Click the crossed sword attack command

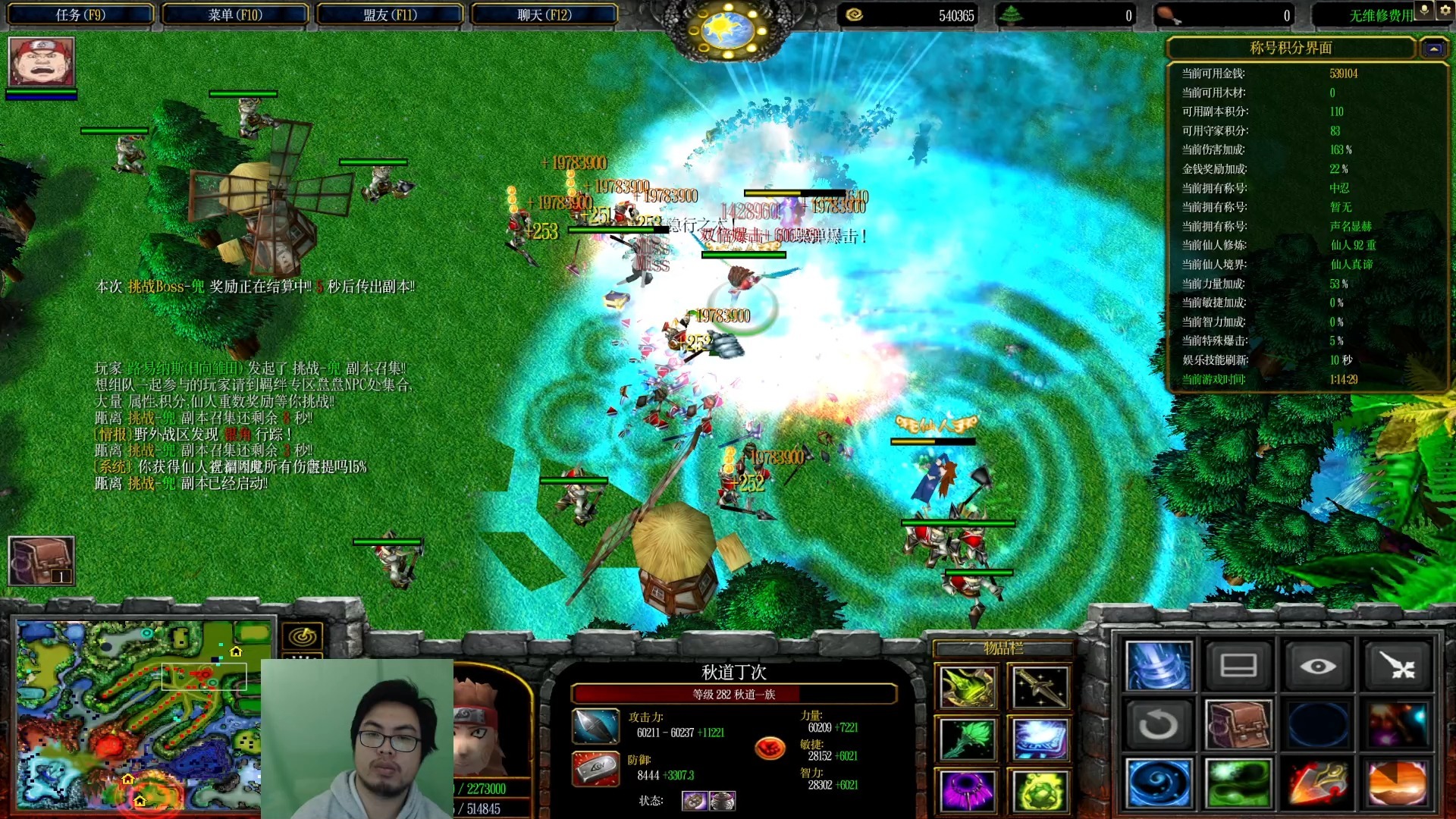[1397, 666]
